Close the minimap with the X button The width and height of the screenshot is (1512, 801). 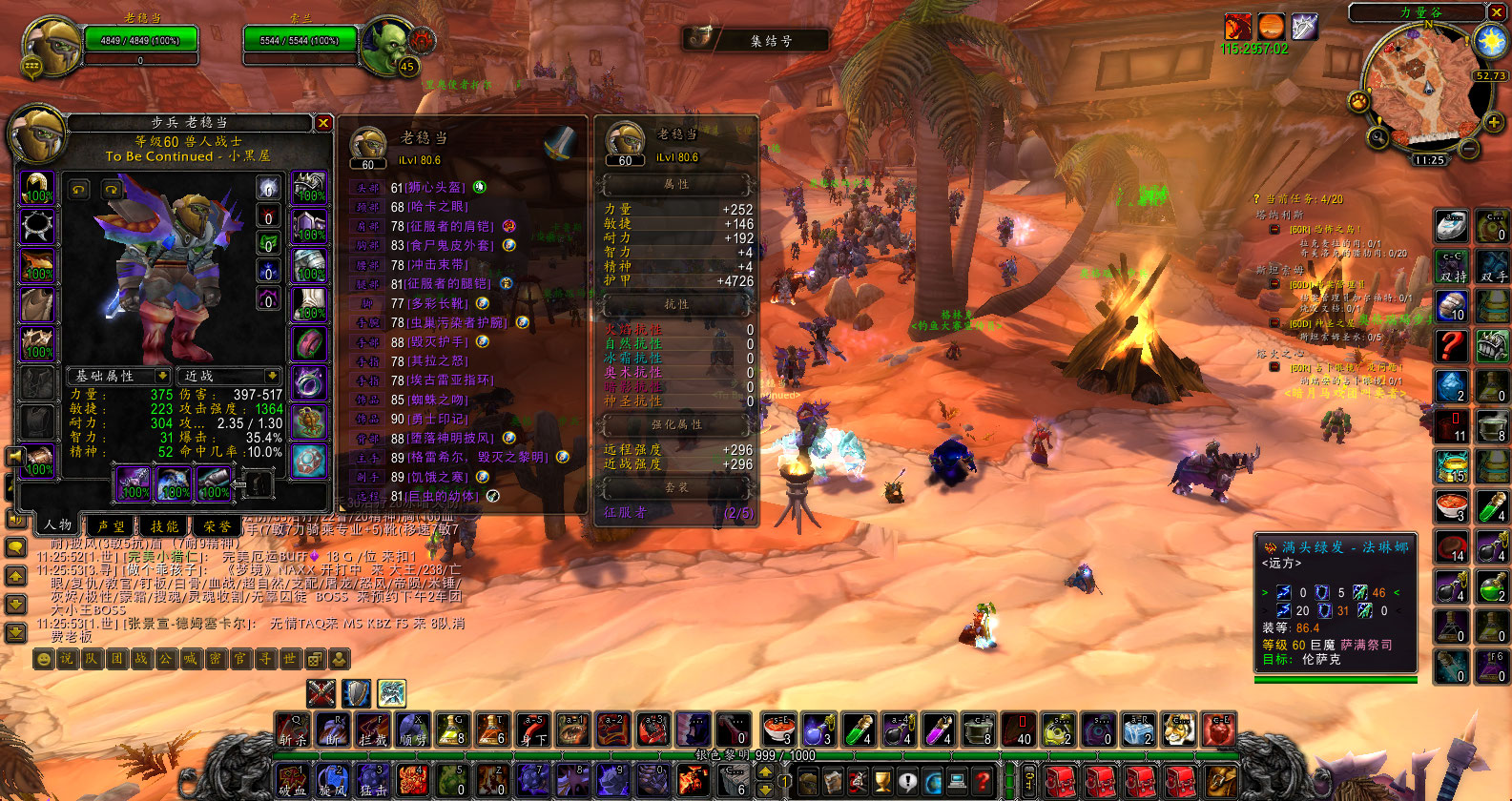point(1498,11)
